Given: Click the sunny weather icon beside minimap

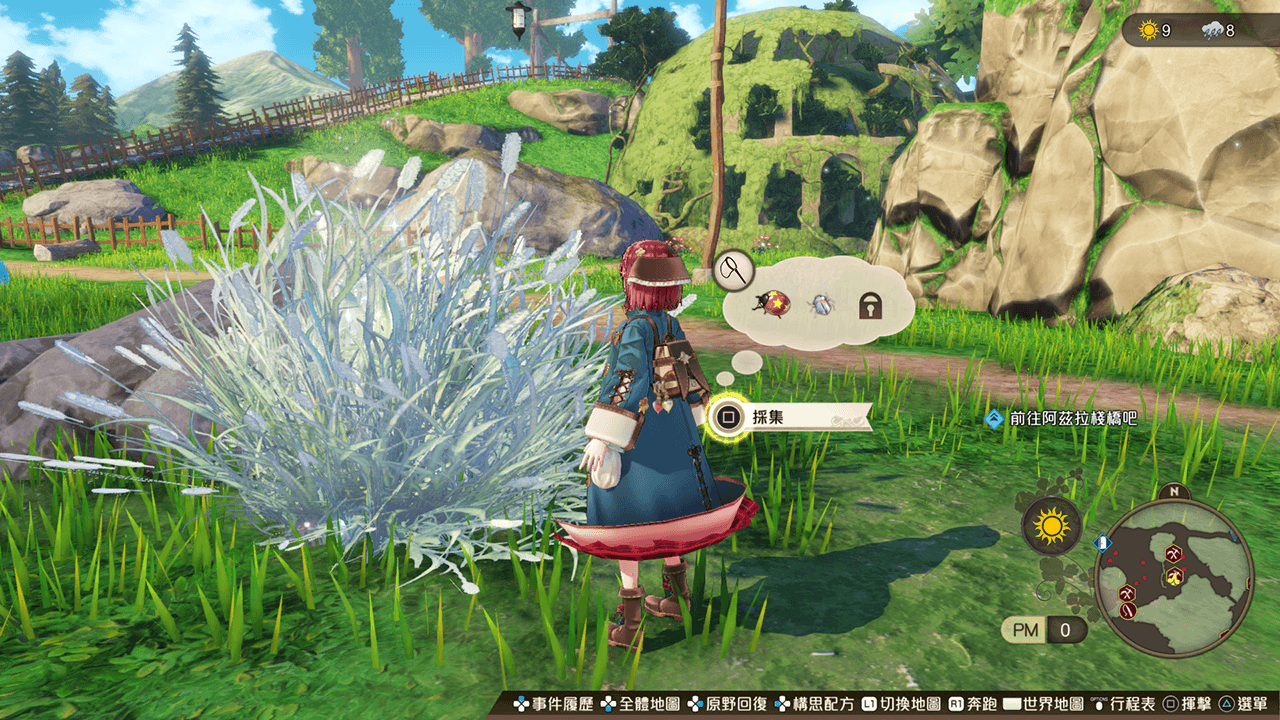Looking at the screenshot, I should (1051, 524).
